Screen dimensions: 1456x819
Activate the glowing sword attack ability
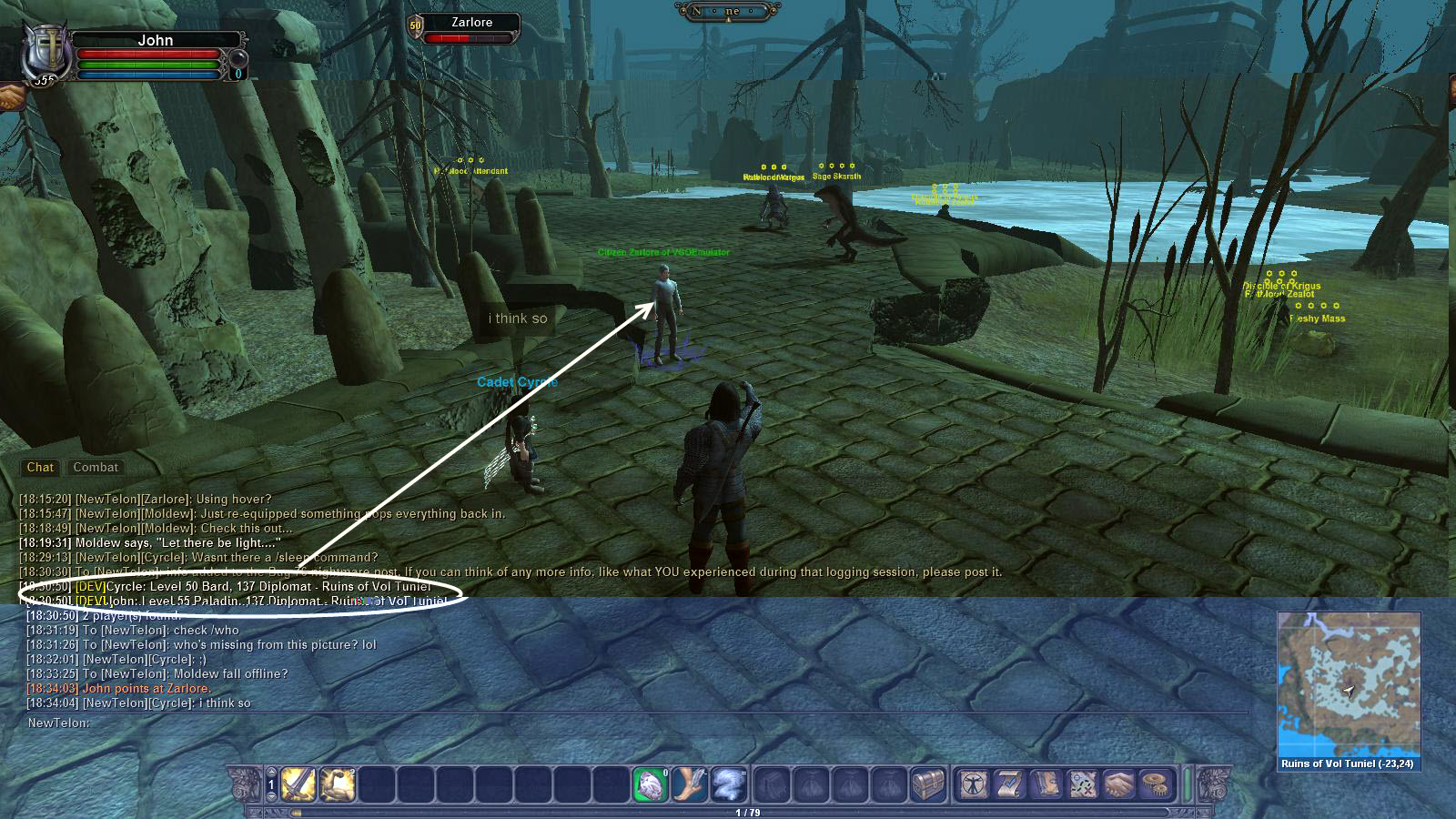click(298, 784)
